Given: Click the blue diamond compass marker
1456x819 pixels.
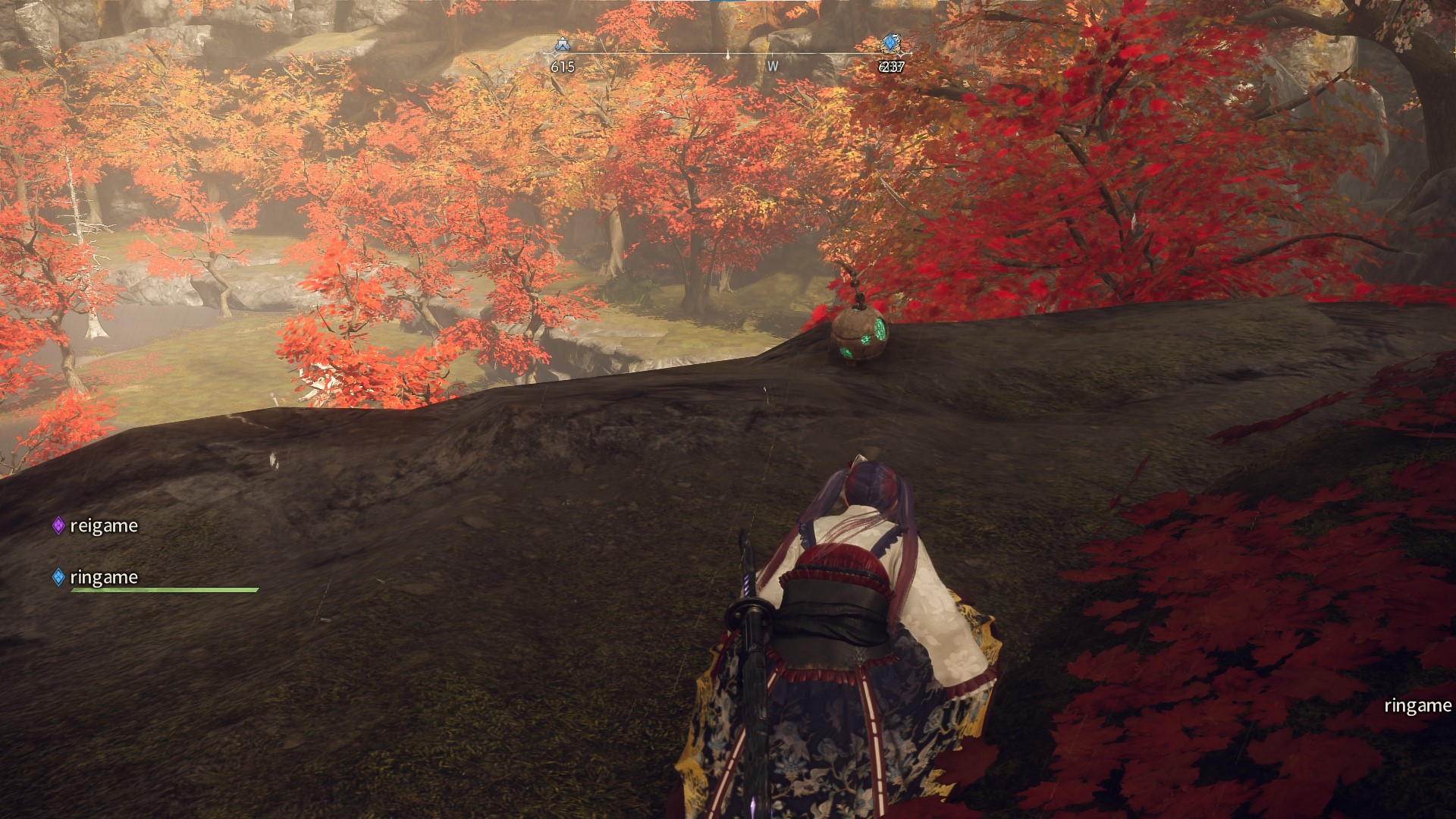Looking at the screenshot, I should [x=890, y=43].
